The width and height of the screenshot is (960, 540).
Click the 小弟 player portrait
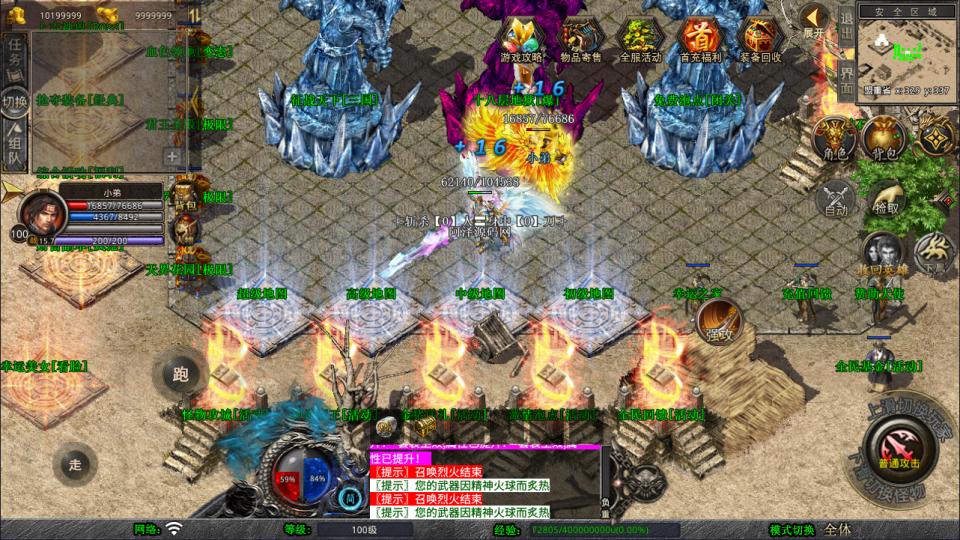40,212
